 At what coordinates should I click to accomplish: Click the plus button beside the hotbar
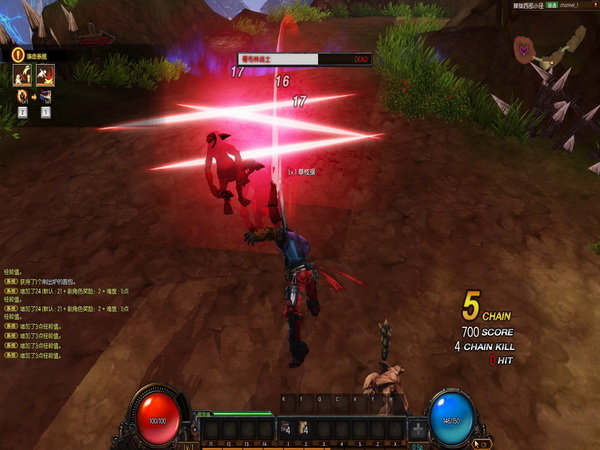tap(418, 428)
